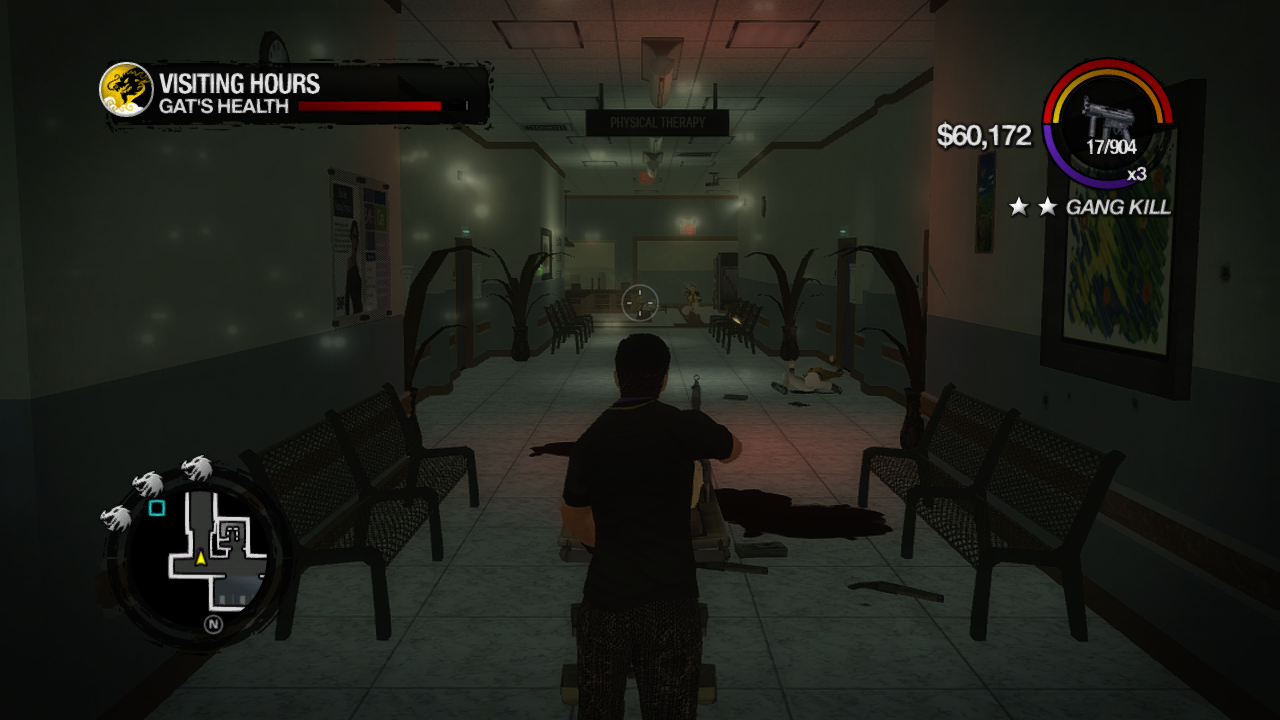Click the cyan square marker on minimap
This screenshot has height=720, width=1280.
[157, 508]
